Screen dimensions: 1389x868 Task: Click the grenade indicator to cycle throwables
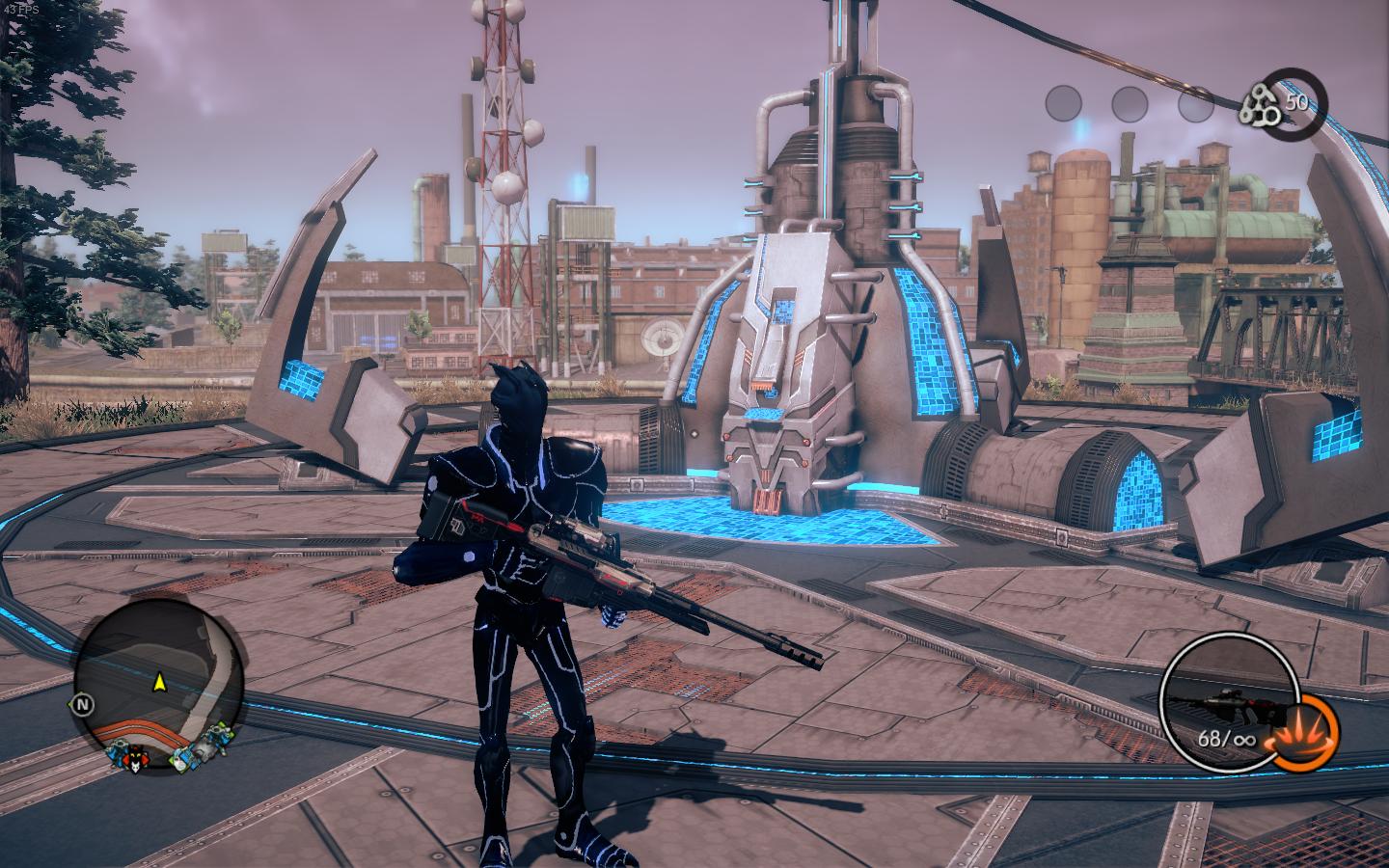coord(1303,734)
